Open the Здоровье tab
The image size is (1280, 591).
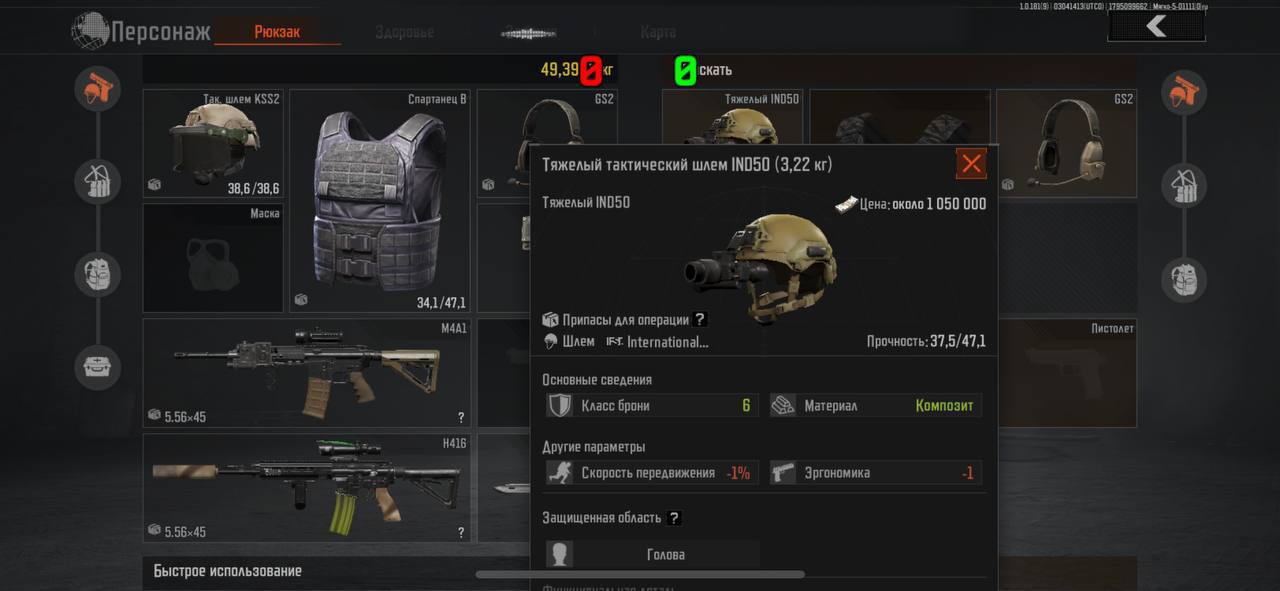404,32
